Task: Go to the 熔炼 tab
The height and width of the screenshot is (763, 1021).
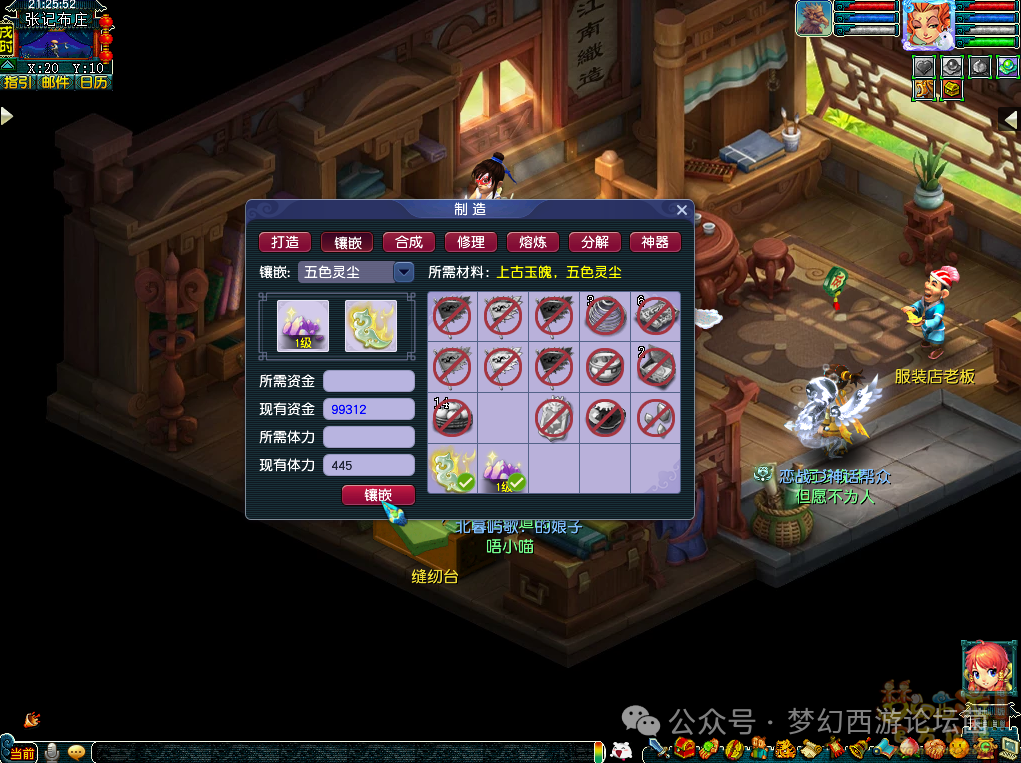Action: click(x=533, y=242)
